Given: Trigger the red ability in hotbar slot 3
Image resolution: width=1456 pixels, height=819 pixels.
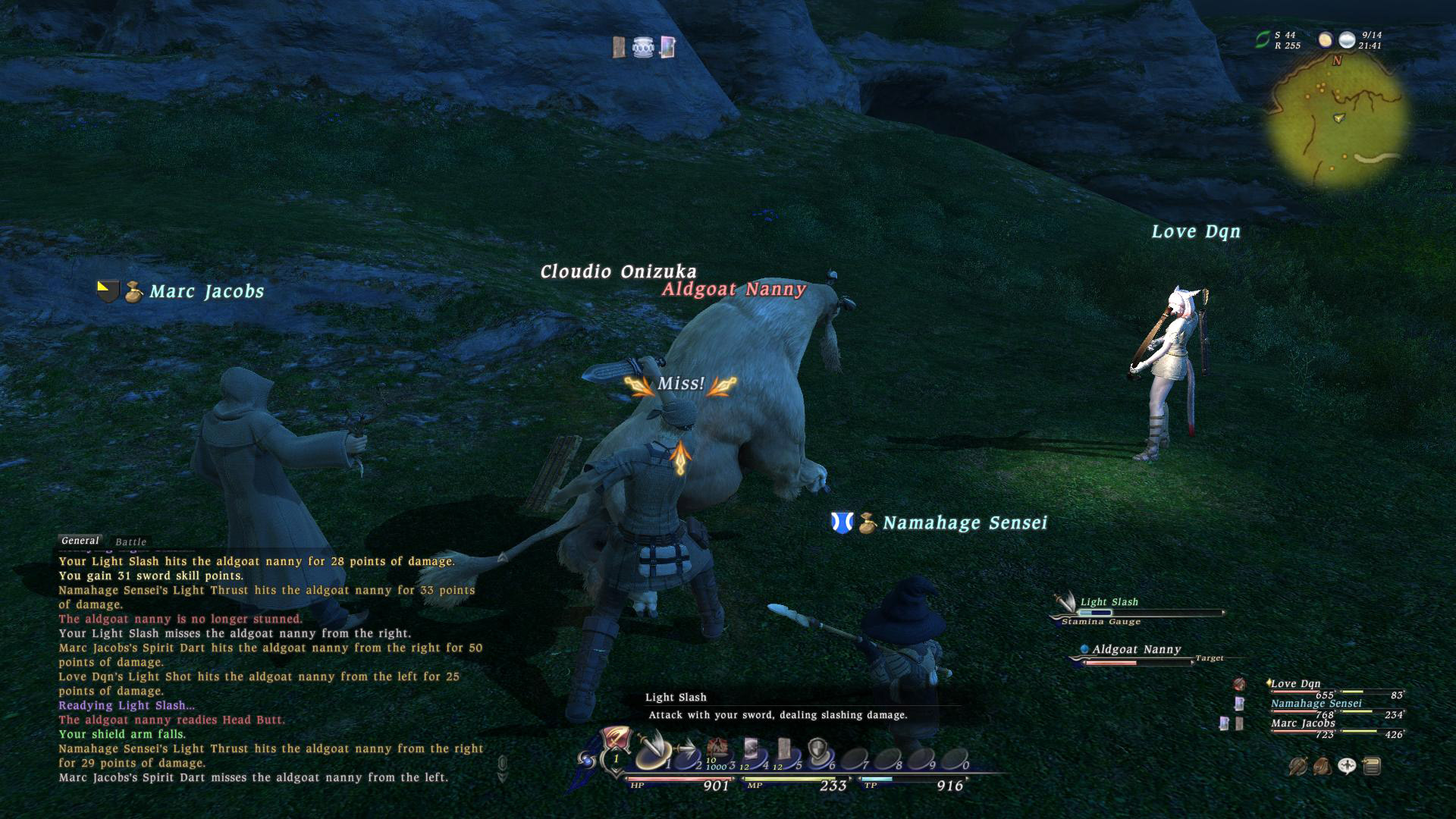Looking at the screenshot, I should pyautogui.click(x=717, y=749).
